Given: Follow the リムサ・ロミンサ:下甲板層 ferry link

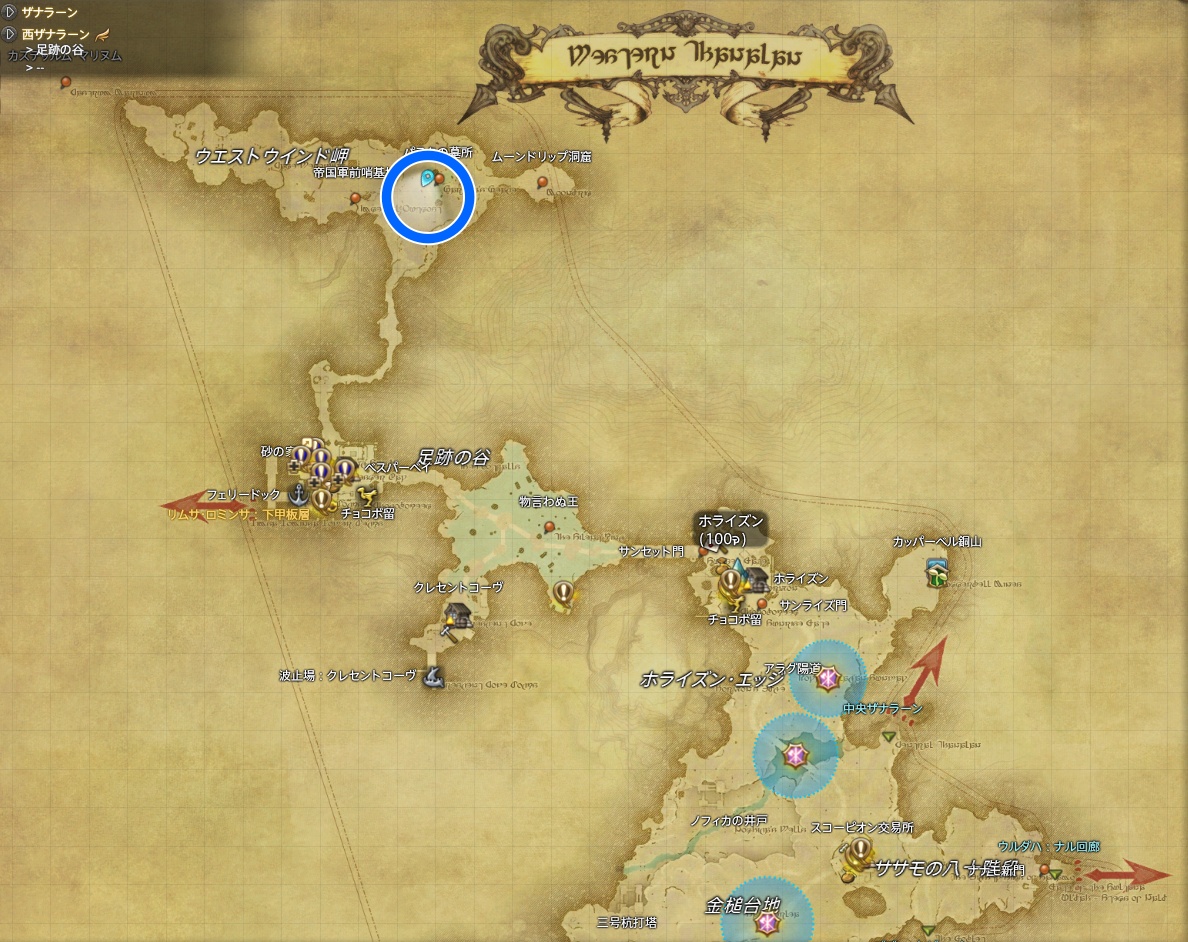Looking at the screenshot, I should tap(240, 514).
